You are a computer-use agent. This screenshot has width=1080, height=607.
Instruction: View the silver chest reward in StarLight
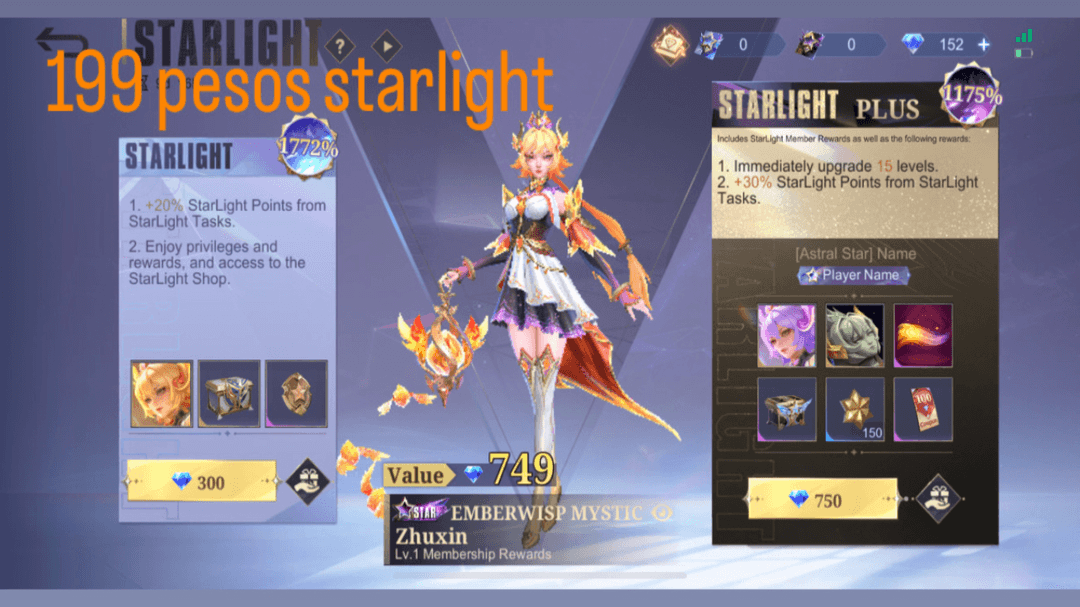pyautogui.click(x=229, y=393)
